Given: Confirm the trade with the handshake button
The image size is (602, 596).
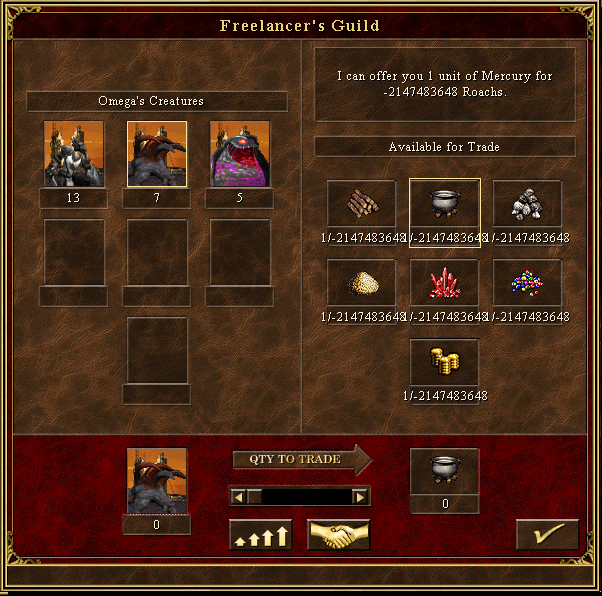Looking at the screenshot, I should coord(339,535).
